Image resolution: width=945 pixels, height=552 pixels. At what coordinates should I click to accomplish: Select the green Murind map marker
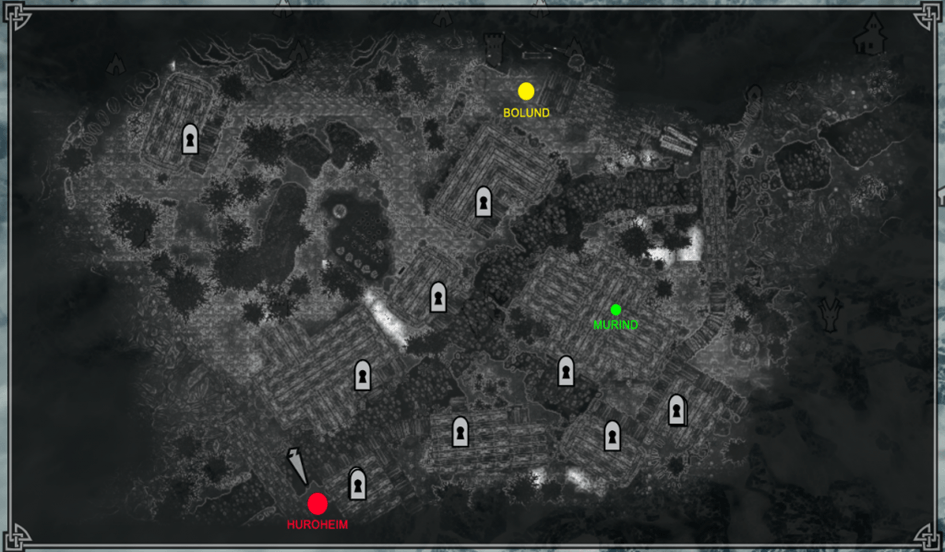(x=616, y=310)
